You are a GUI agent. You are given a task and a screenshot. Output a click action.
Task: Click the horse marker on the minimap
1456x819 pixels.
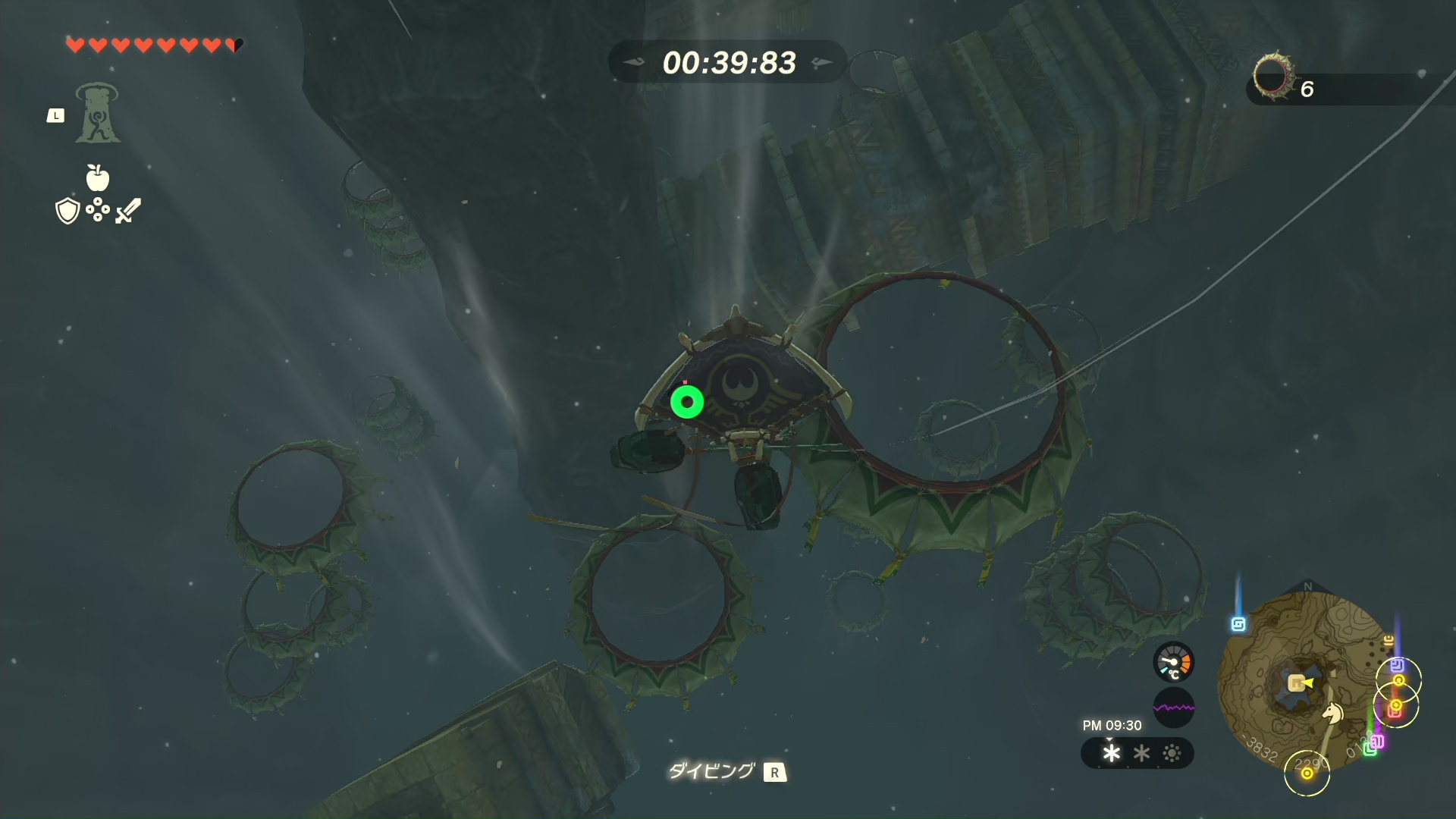click(x=1332, y=713)
